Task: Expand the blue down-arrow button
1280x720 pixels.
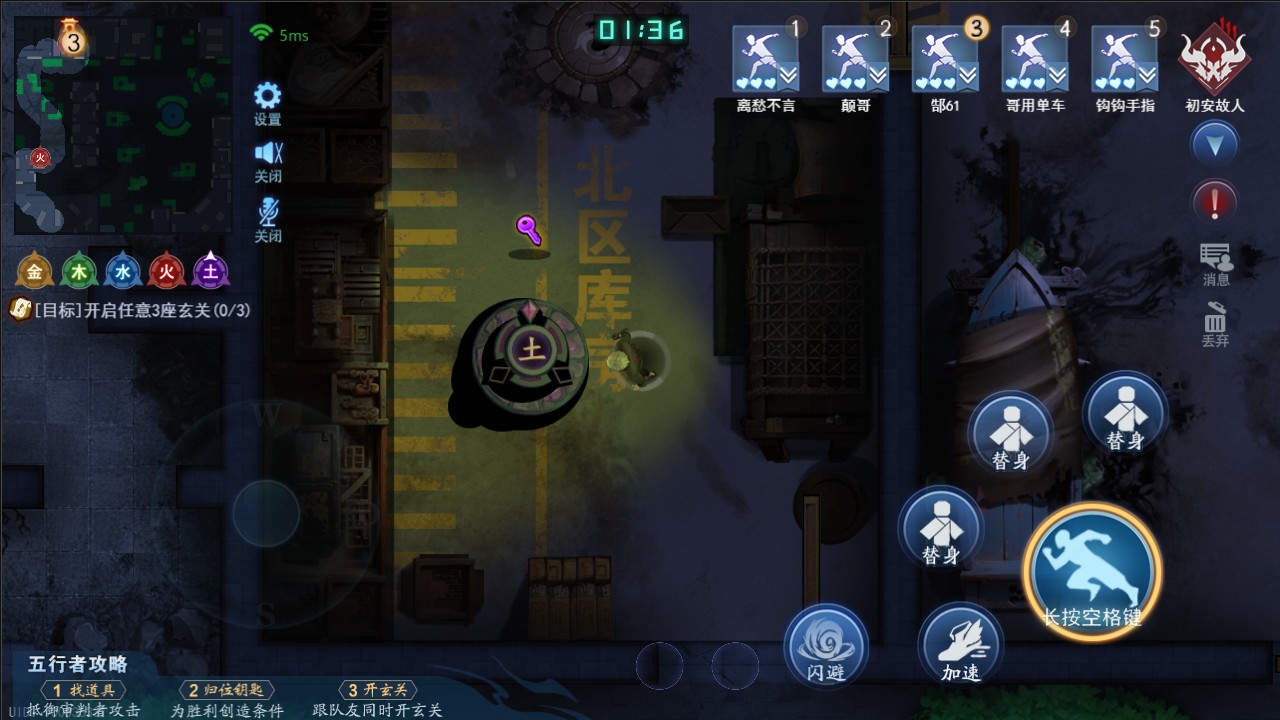Action: (1215, 146)
